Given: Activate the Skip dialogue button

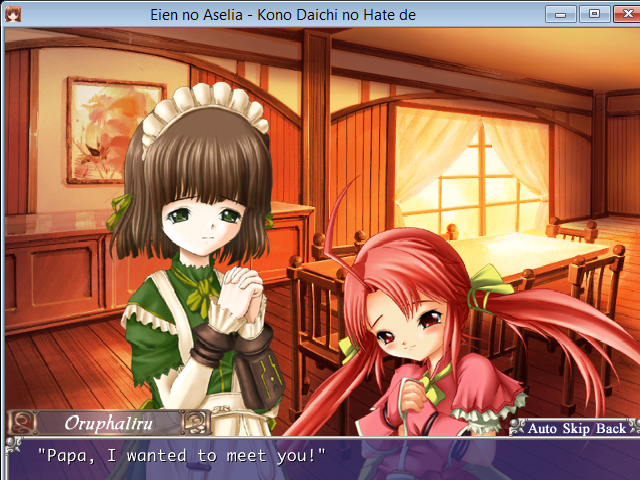Looking at the screenshot, I should pos(577,428).
